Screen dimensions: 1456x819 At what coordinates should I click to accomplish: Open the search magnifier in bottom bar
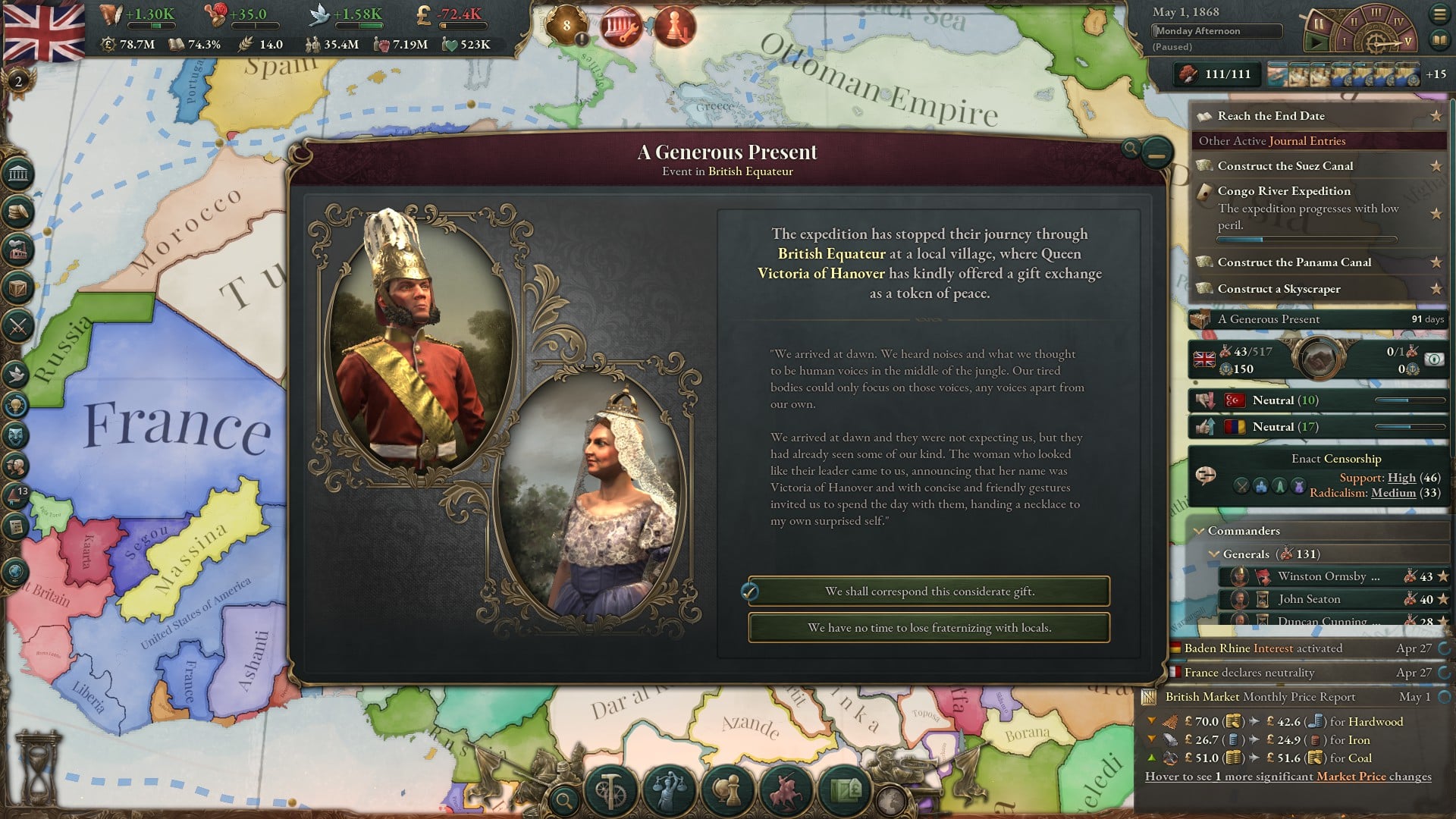(563, 799)
